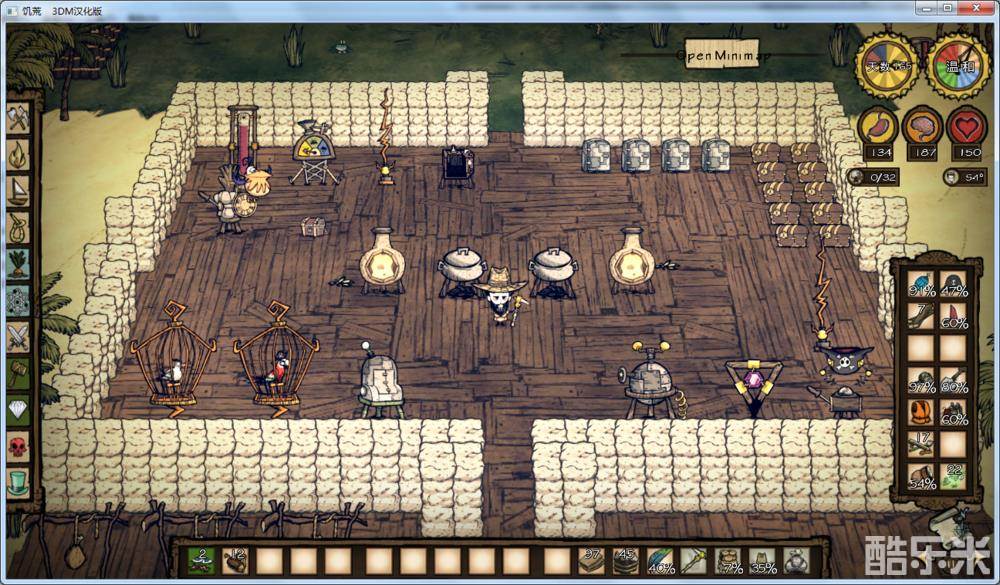
Task: Open the Survival rope-knot crafting tab
Action: (18, 227)
